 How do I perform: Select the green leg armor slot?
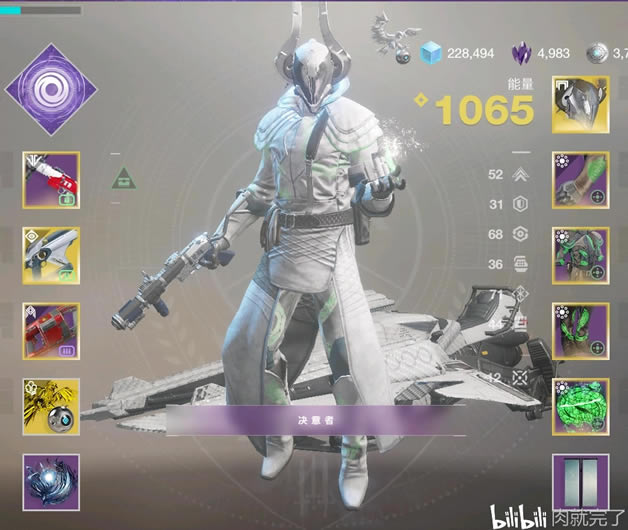pyautogui.click(x=580, y=331)
